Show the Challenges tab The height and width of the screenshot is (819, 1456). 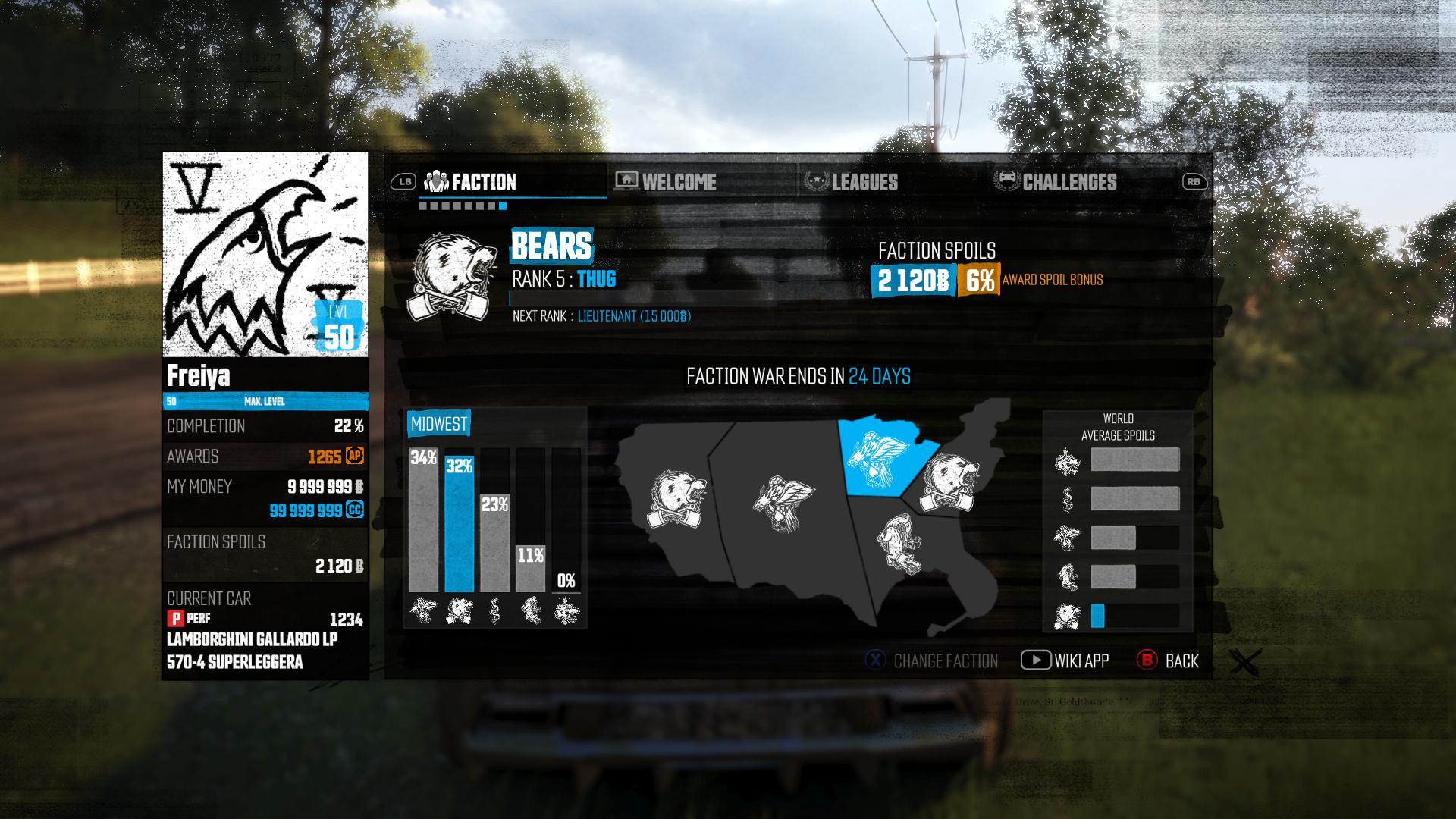pos(1068,182)
